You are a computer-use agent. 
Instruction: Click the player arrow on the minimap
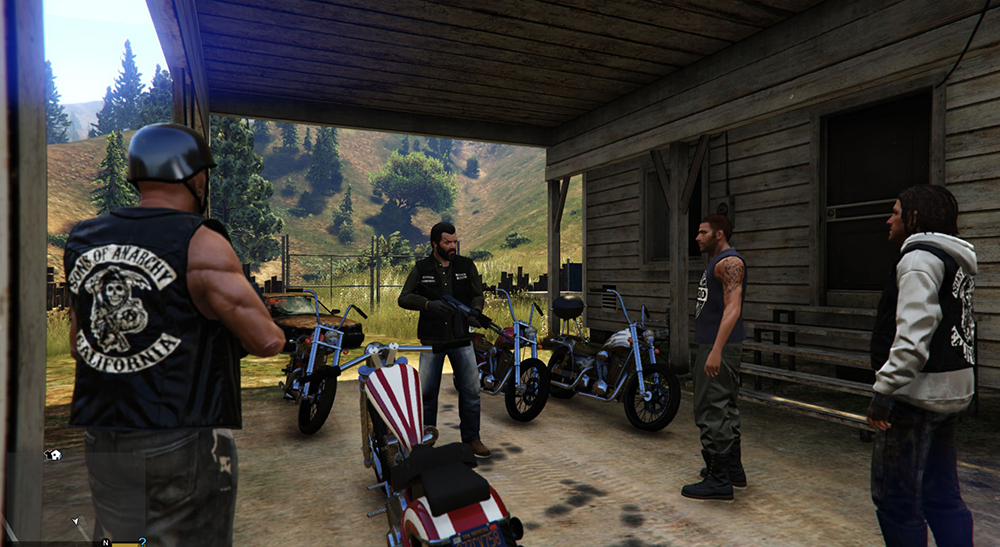(75, 521)
